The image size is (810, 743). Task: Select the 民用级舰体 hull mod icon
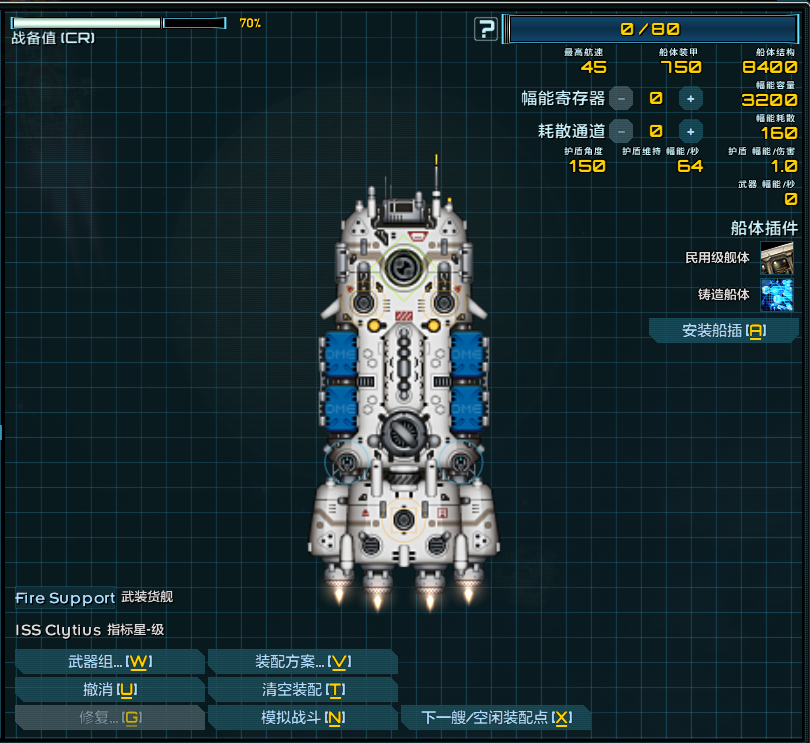777,258
